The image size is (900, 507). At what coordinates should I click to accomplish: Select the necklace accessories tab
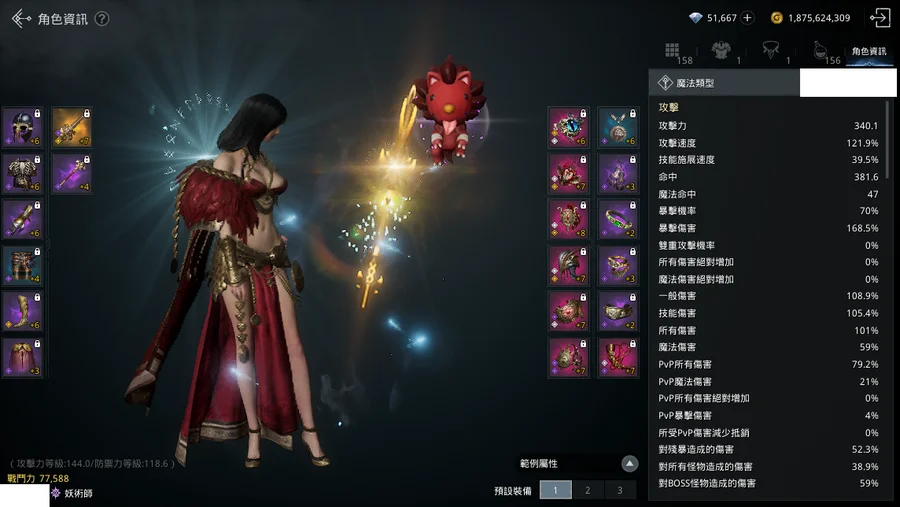tap(770, 51)
